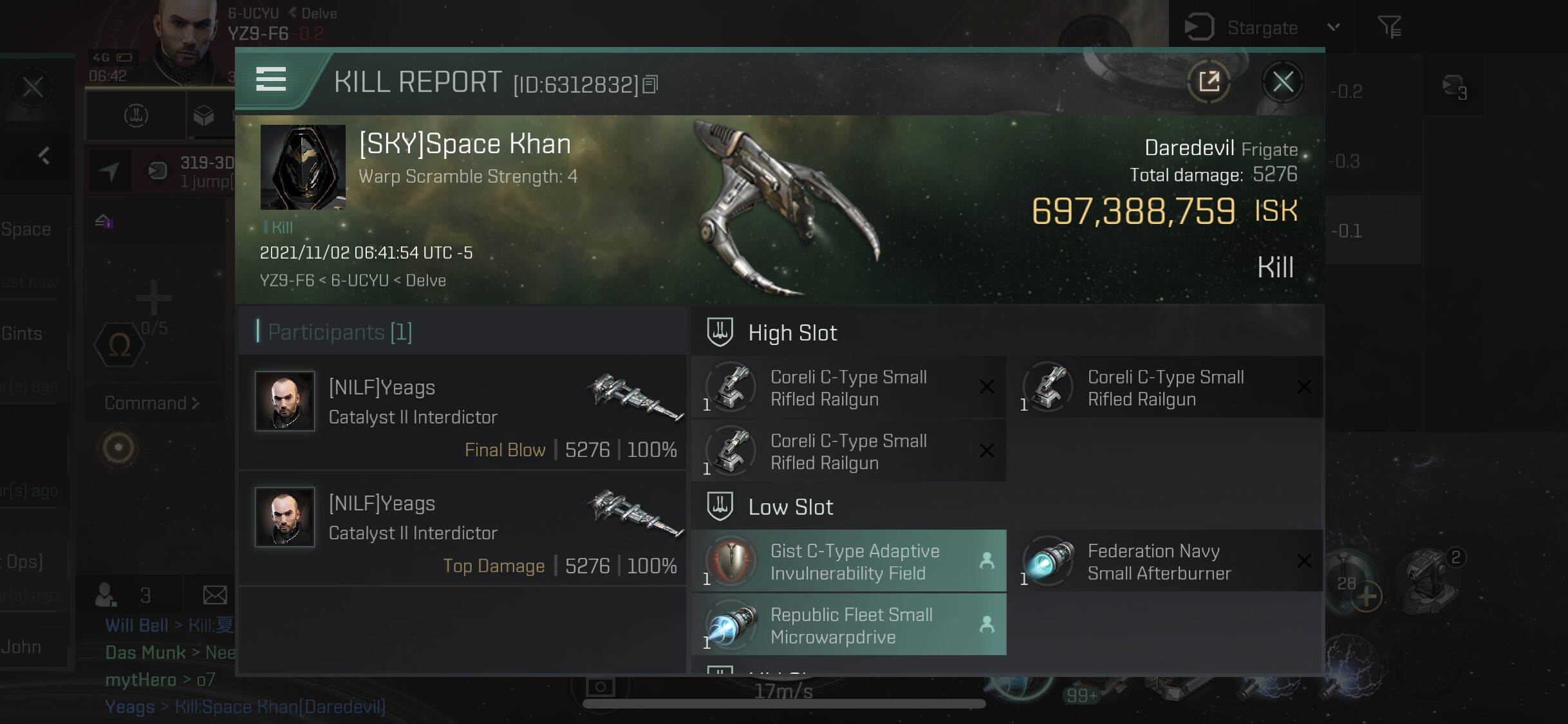The image size is (1568, 724).
Task: Collapse the panel with left arrow
Action: pyautogui.click(x=44, y=156)
